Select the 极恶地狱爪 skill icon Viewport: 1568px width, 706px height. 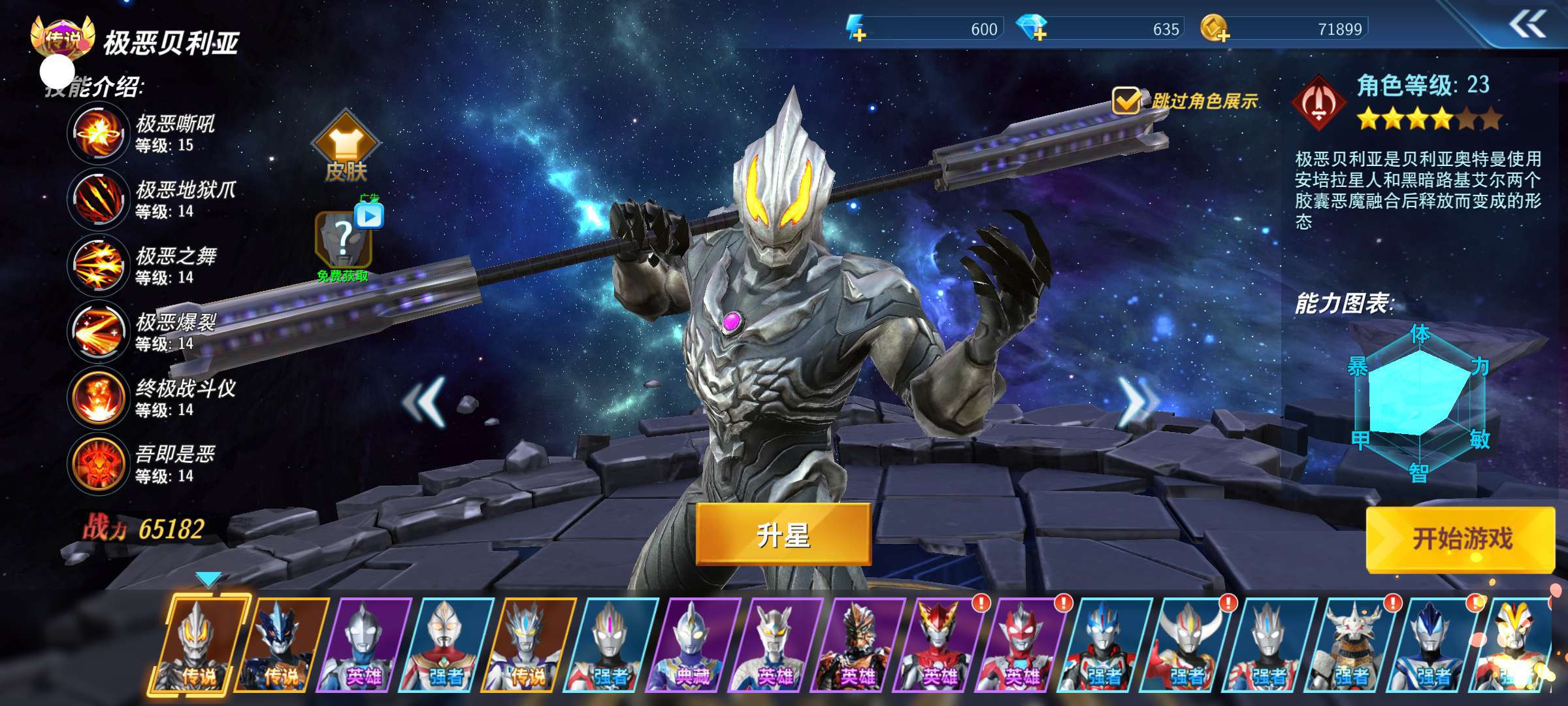[x=98, y=199]
